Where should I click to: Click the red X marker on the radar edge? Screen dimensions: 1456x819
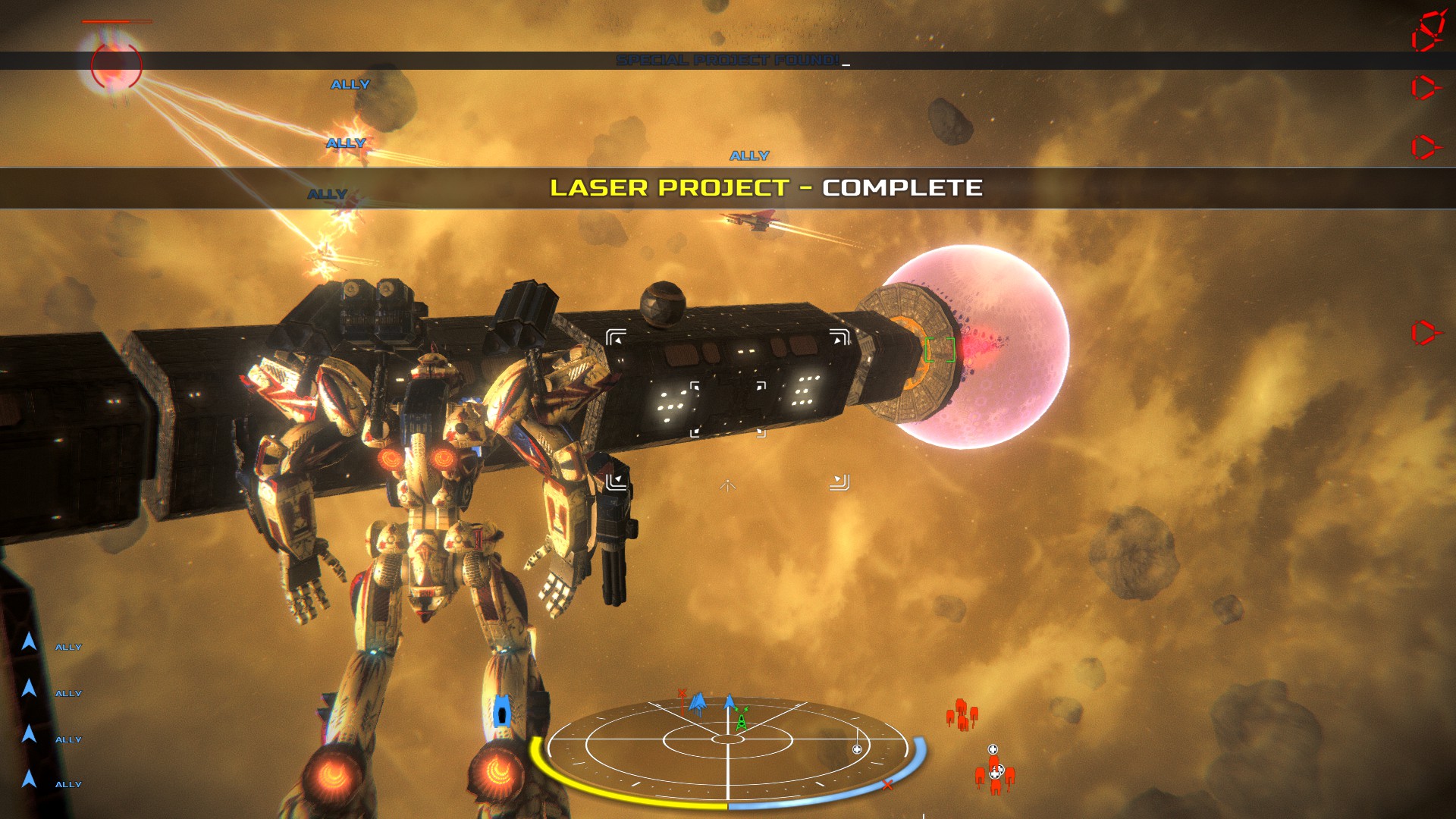pyautogui.click(x=888, y=786)
